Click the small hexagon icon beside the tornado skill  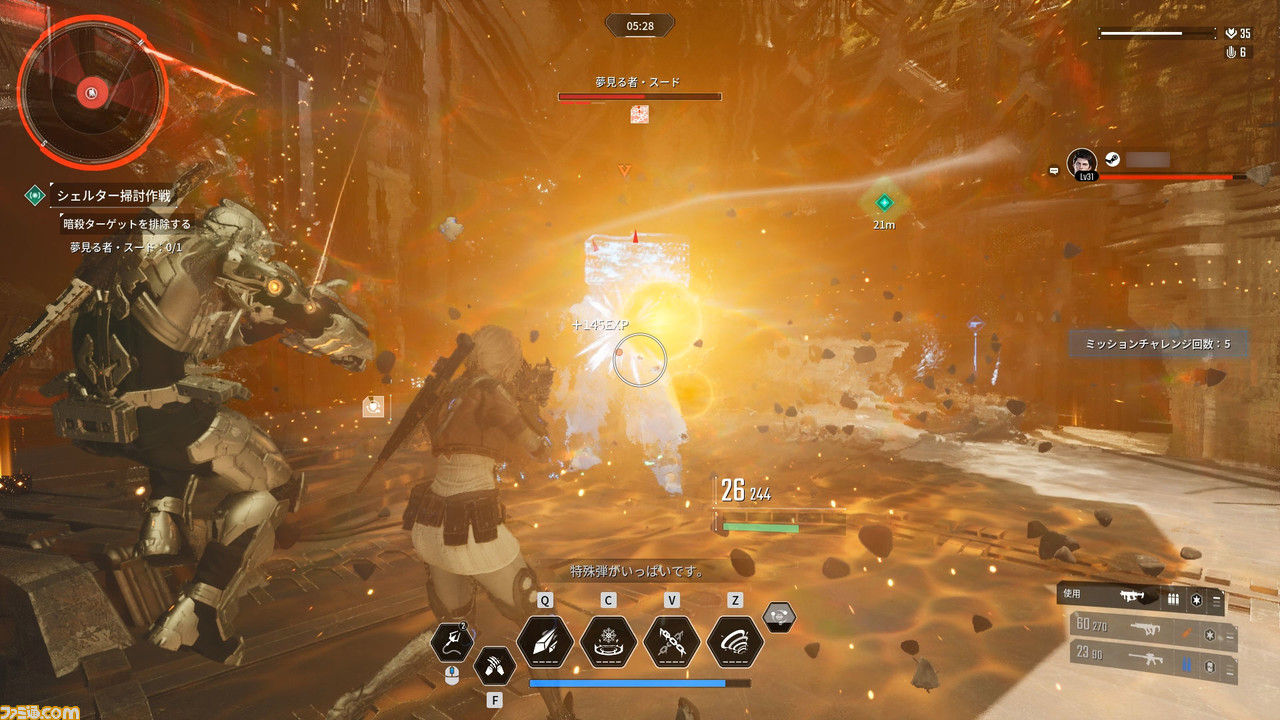point(780,617)
